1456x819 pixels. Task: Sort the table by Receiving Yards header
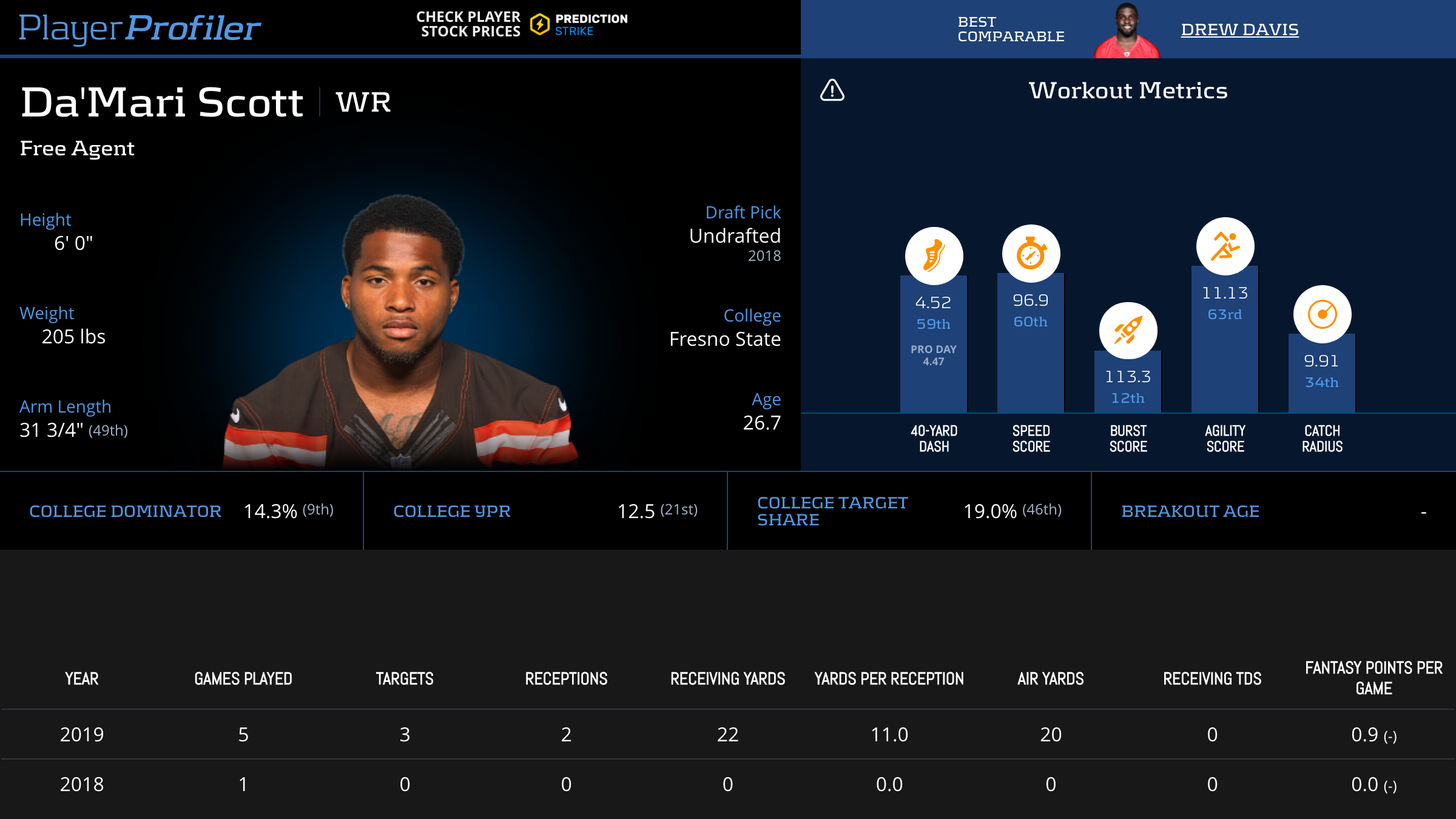pos(727,678)
